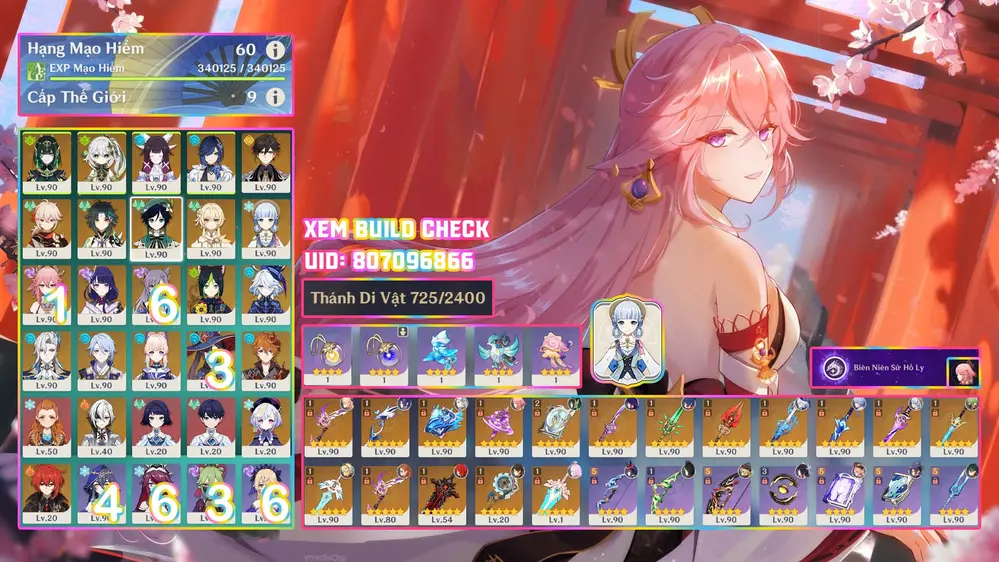Select Xiao's character portrait
The height and width of the screenshot is (562, 999).
pos(101,227)
